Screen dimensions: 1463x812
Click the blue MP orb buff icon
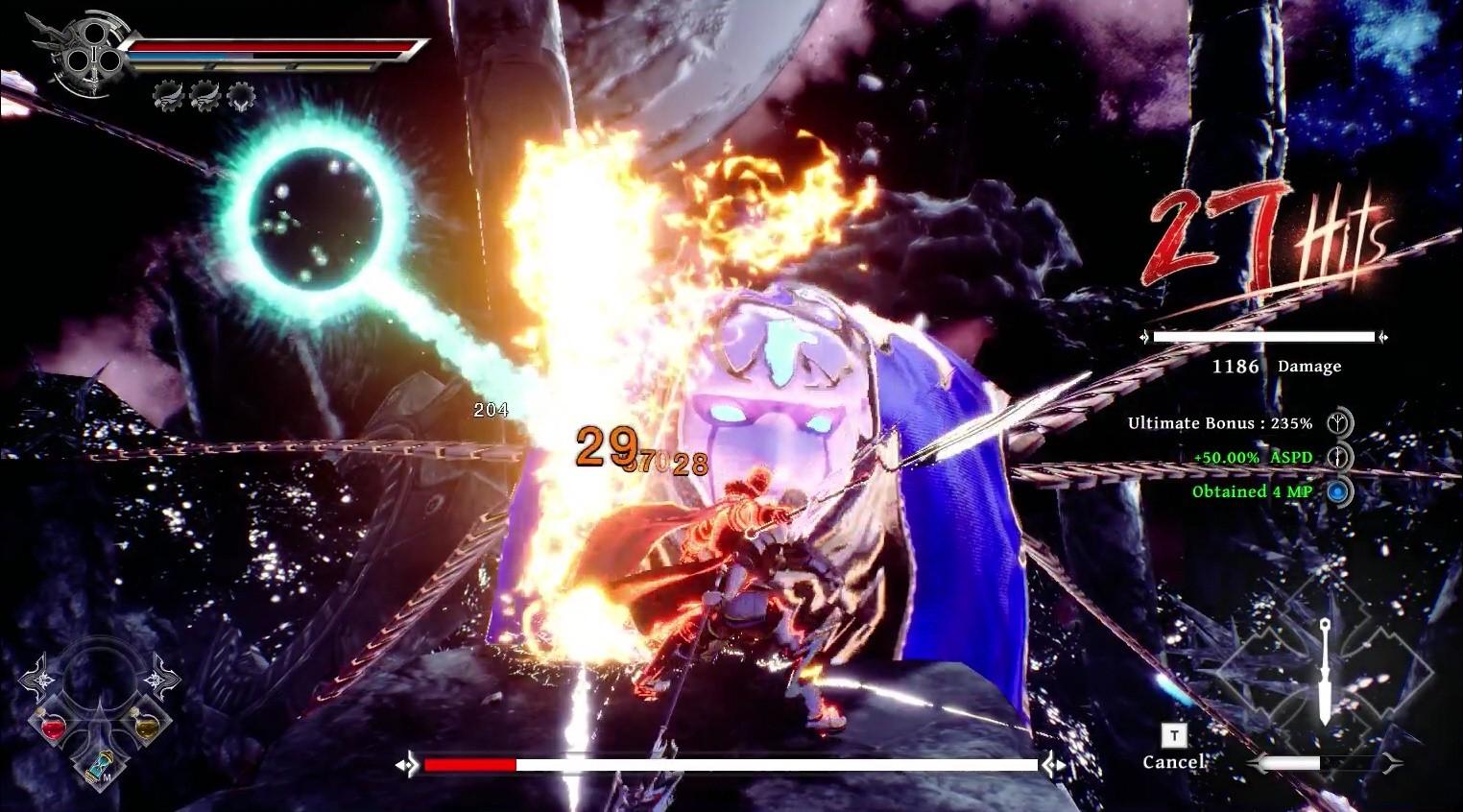click(1339, 492)
